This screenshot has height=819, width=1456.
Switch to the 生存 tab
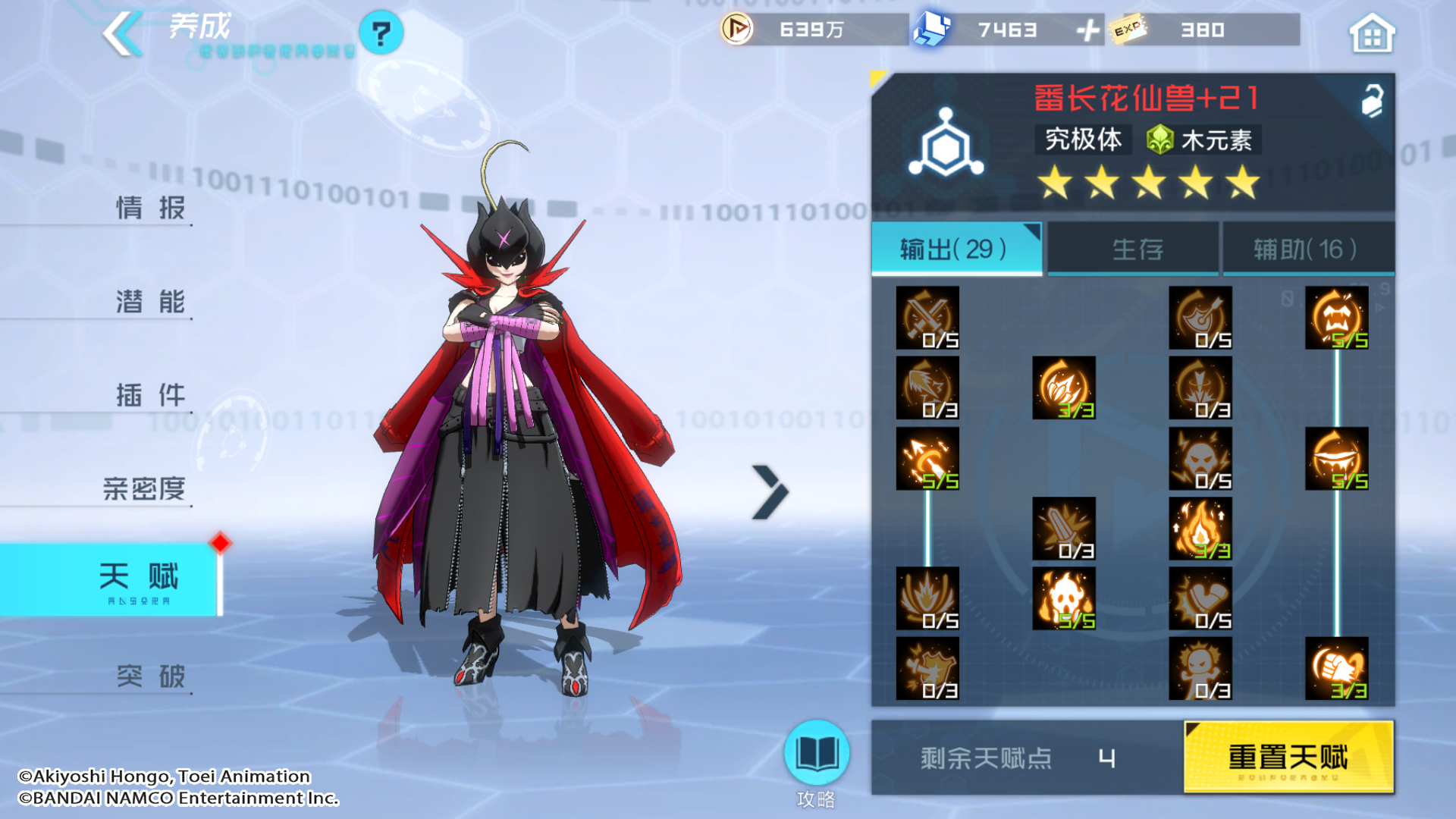[1133, 249]
